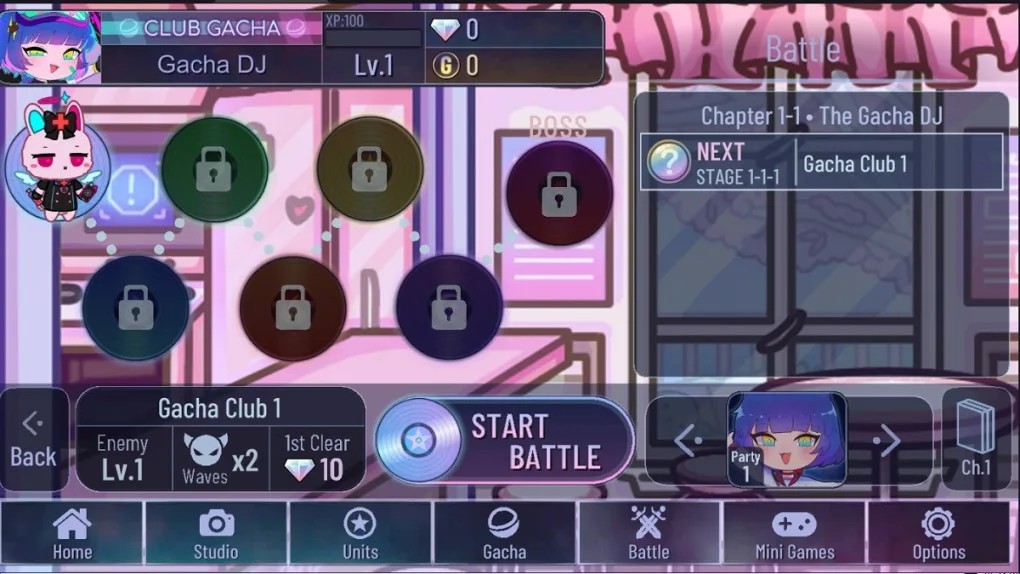Viewport: 1020px width, 574px height.
Task: Choose the Party 1 character portrait
Action: (x=787, y=439)
